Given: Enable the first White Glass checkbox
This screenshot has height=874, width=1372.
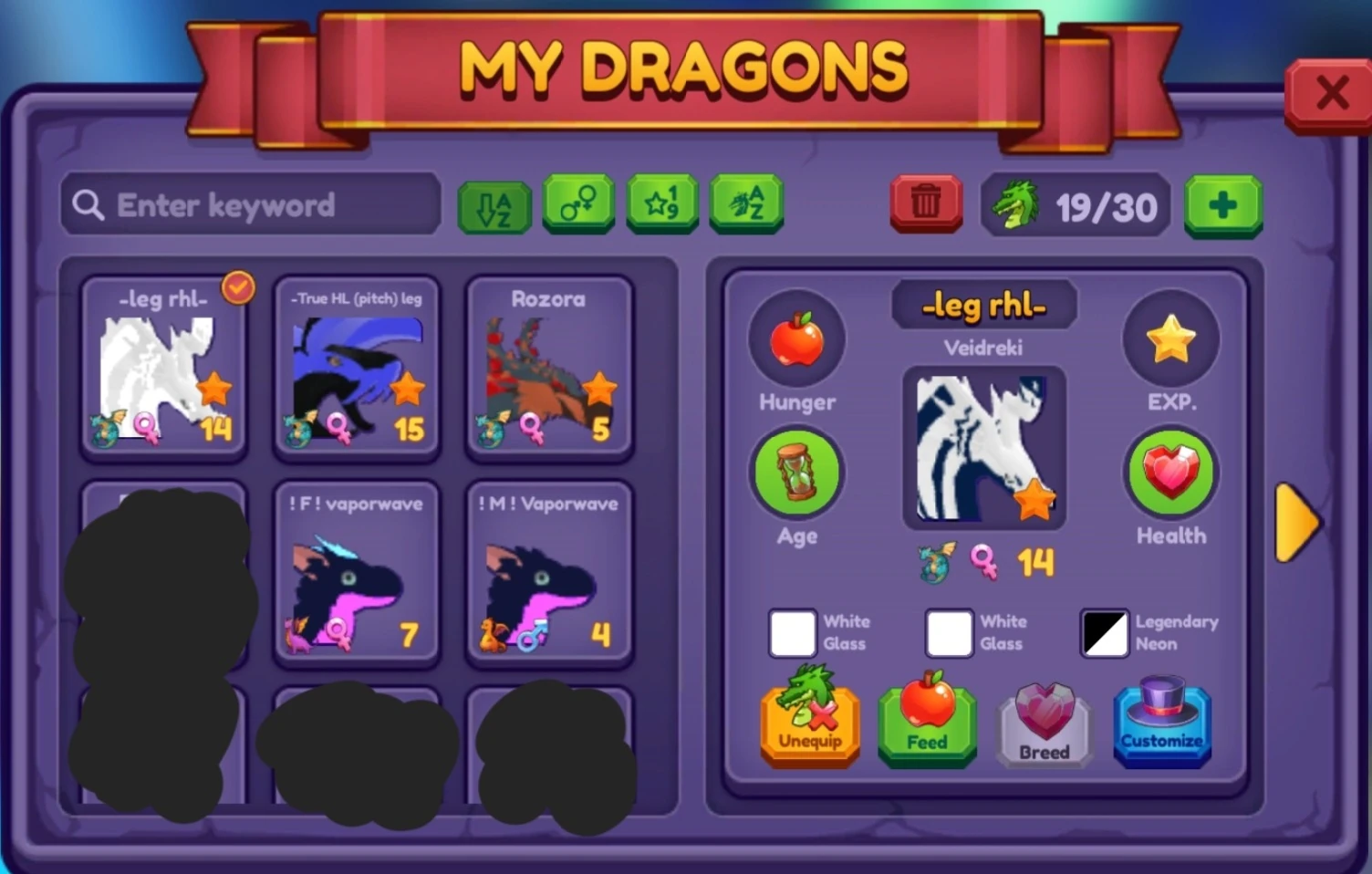Looking at the screenshot, I should click(x=793, y=633).
